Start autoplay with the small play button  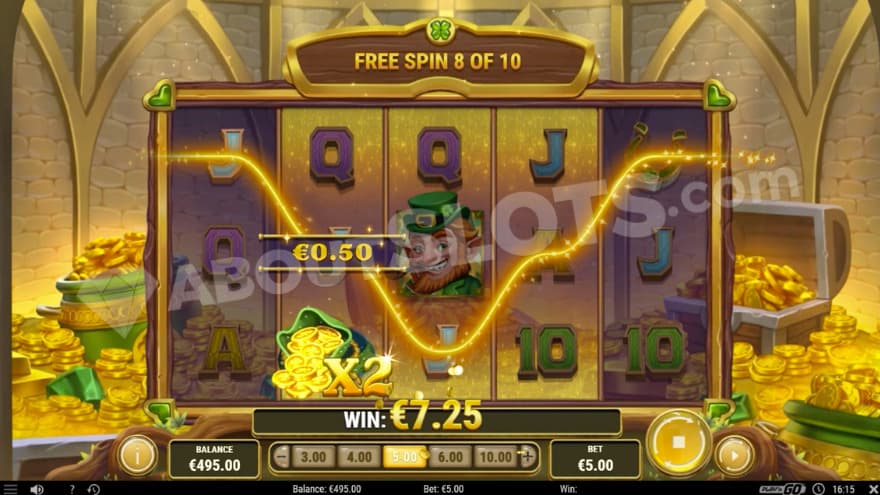click(735, 455)
